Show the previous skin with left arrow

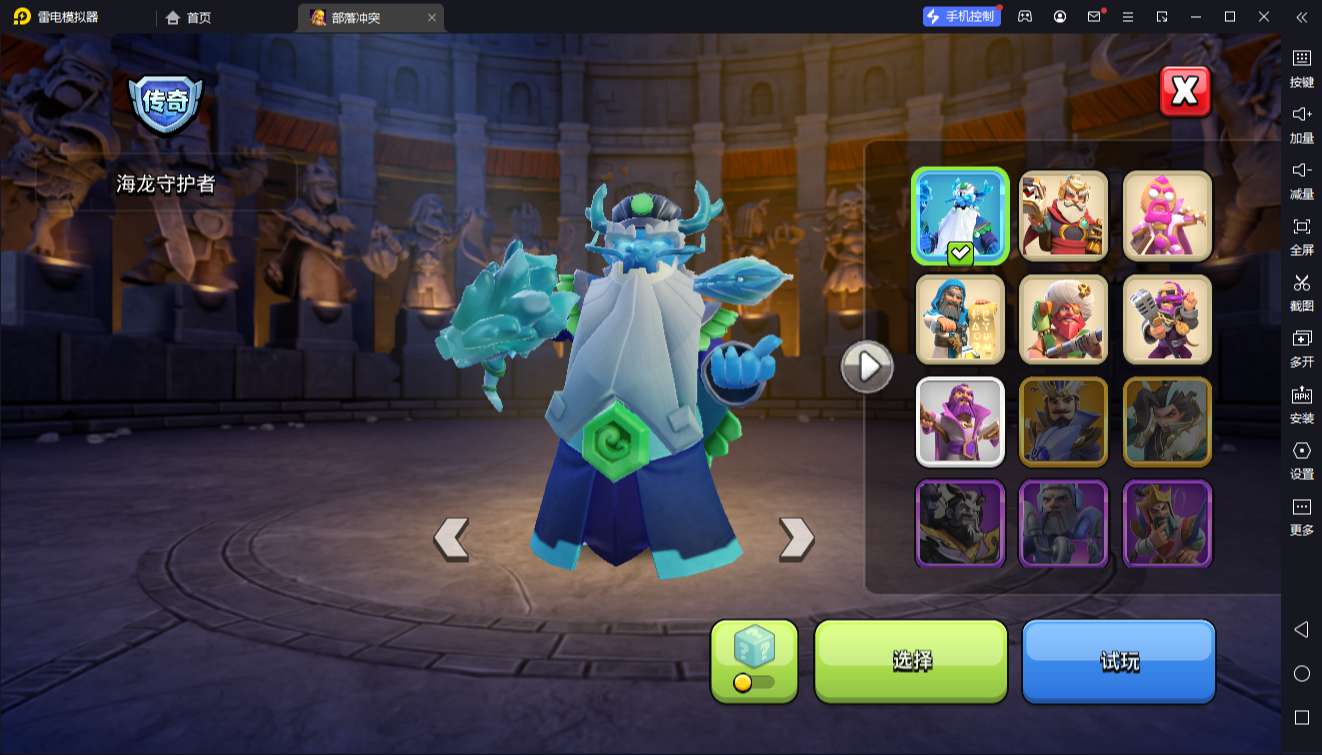[x=451, y=539]
